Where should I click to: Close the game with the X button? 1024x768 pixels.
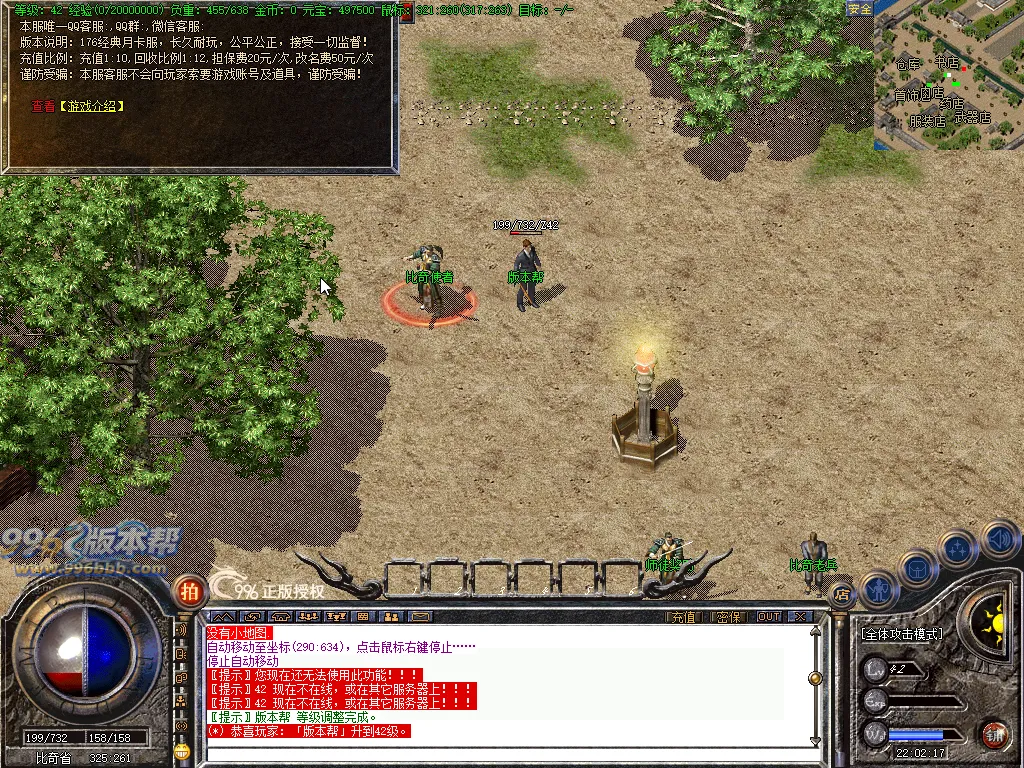799,617
